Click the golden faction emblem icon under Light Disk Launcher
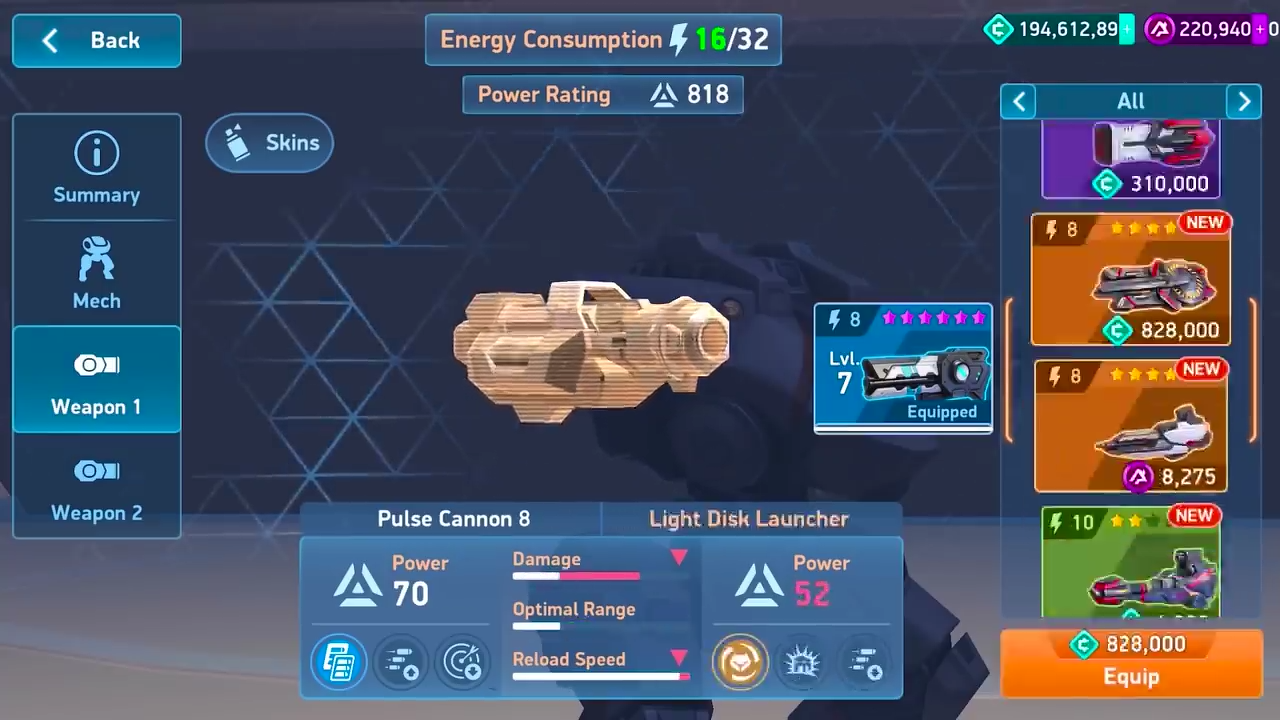 [x=740, y=660]
